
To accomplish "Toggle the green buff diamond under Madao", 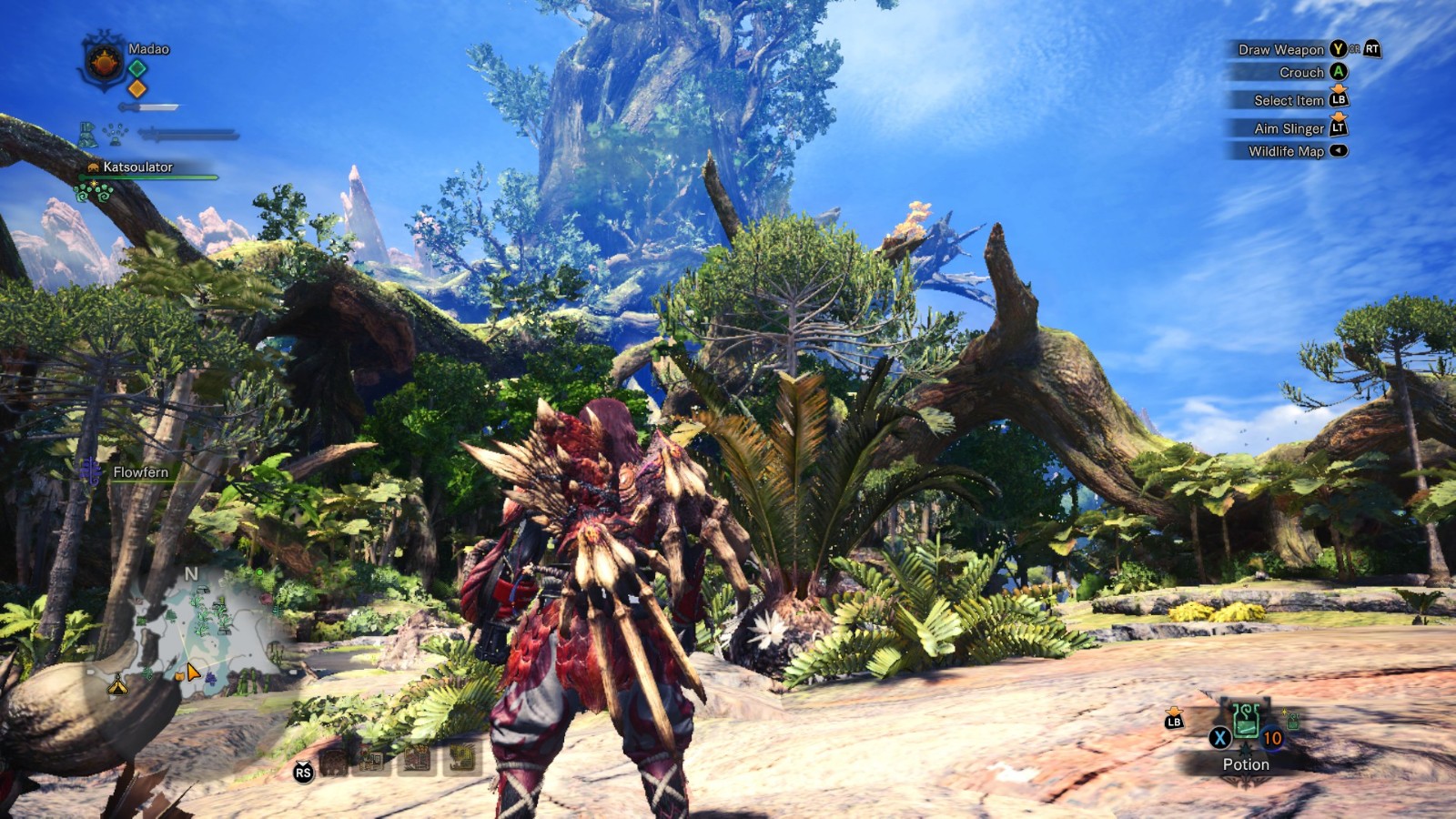I will [137, 68].
